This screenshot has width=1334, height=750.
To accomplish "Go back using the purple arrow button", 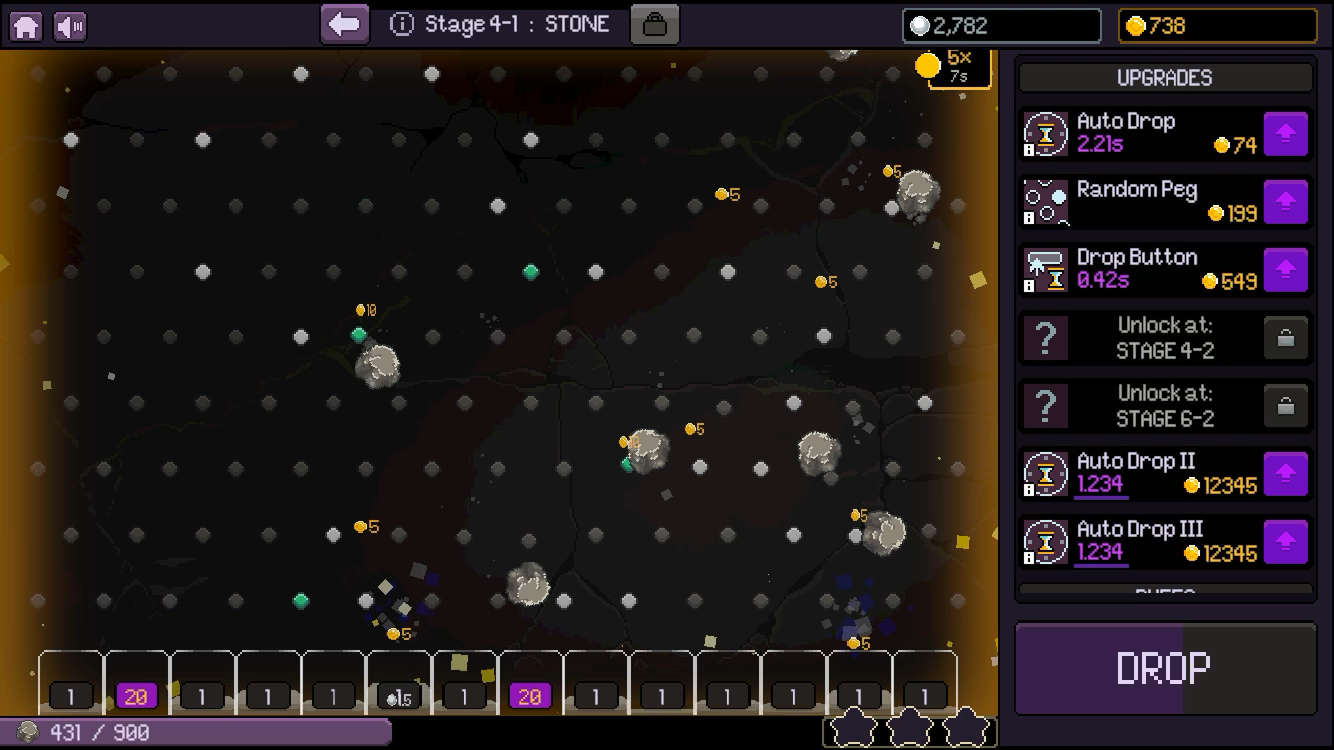I will 344,22.
